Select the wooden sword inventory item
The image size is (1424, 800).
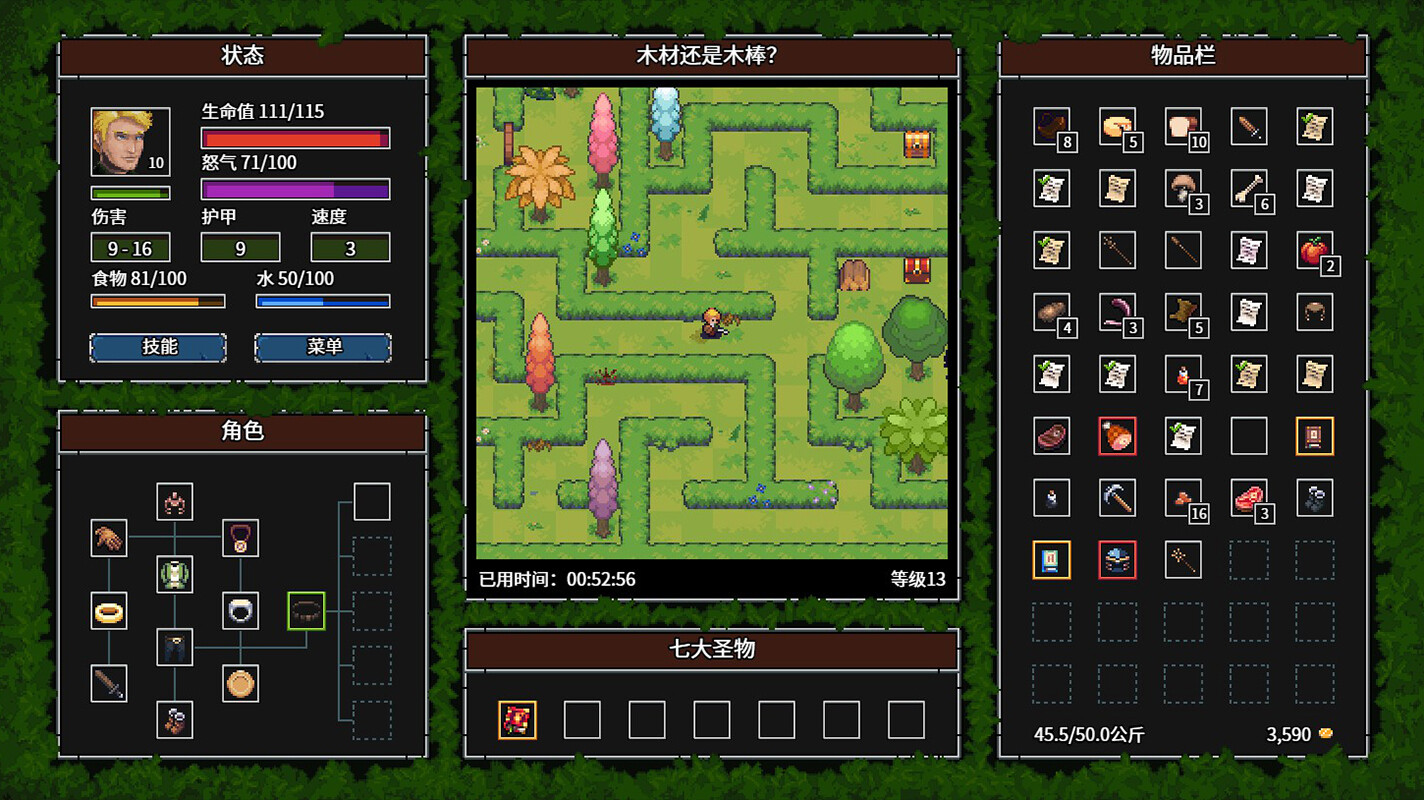point(1249,127)
